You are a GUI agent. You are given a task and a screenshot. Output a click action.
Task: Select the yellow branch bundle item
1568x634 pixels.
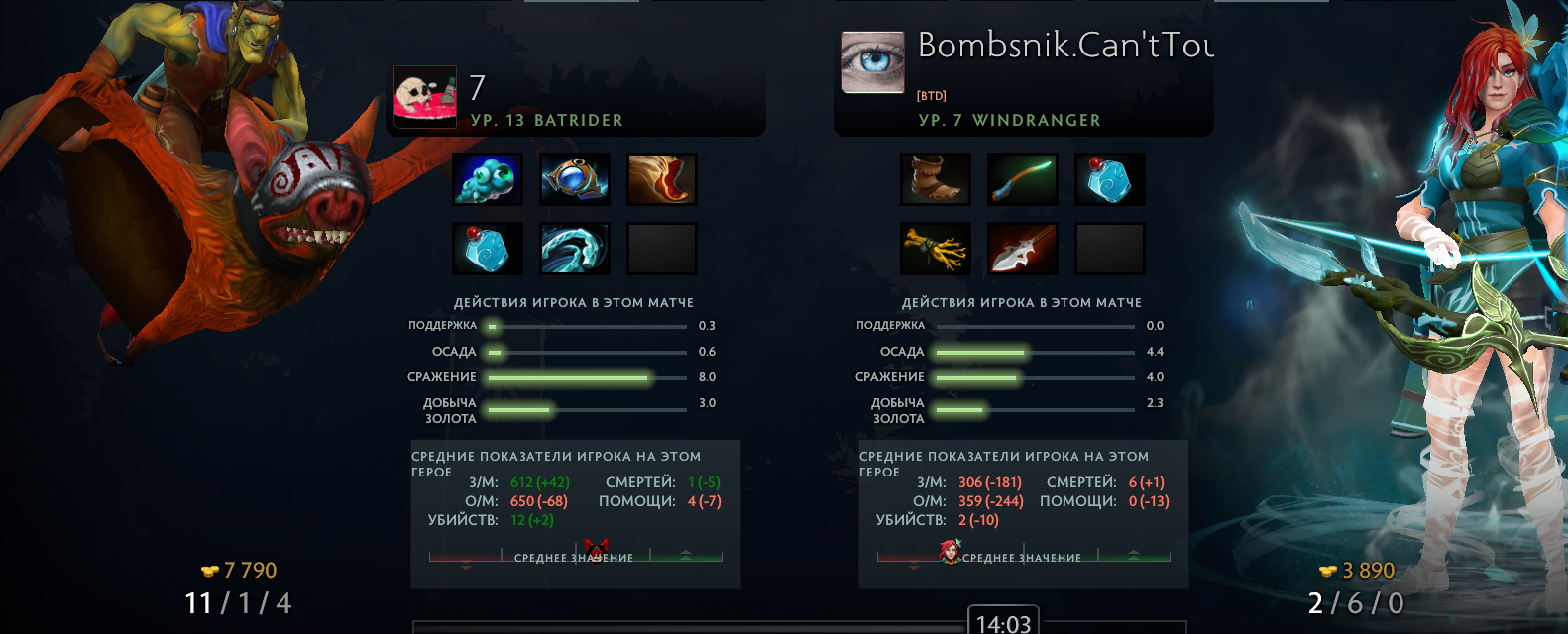(936, 249)
